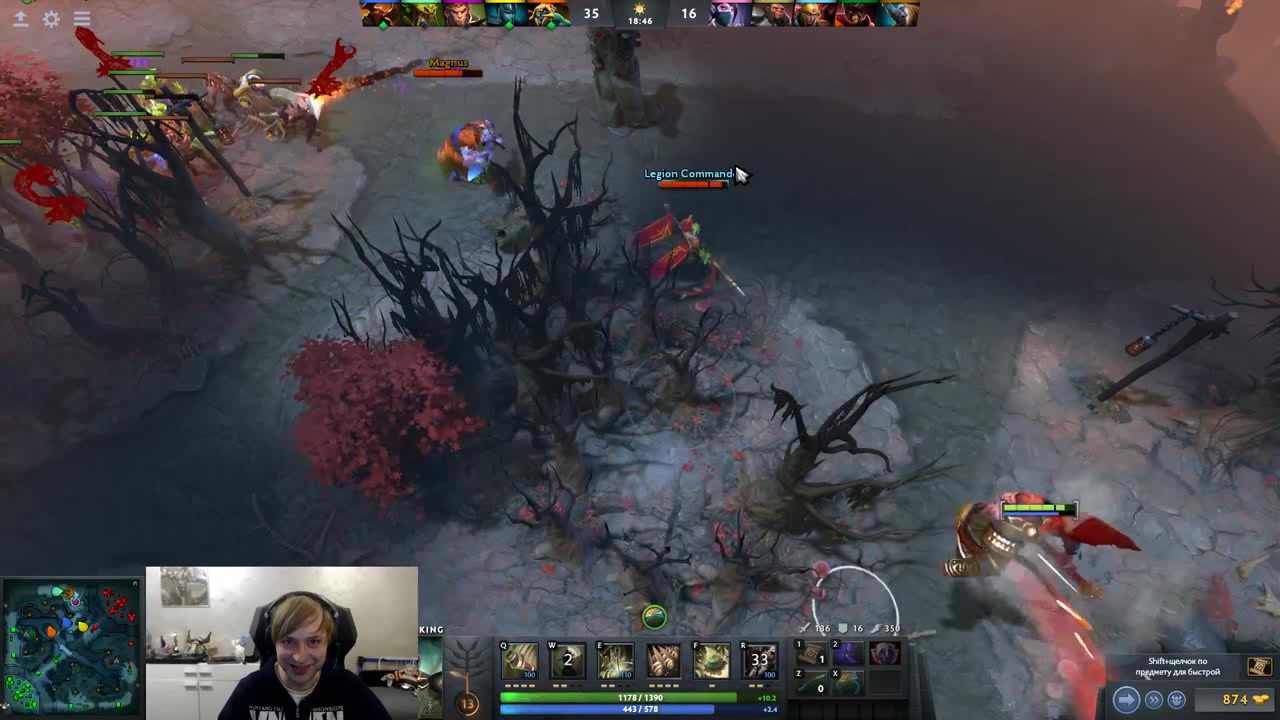This screenshot has height=720, width=1280.
Task: Toggle the fast courier arrow button
Action: (1126, 701)
